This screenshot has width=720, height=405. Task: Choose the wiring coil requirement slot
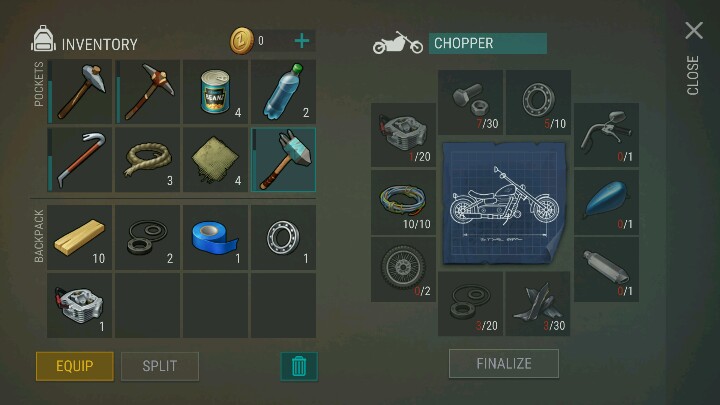click(403, 202)
